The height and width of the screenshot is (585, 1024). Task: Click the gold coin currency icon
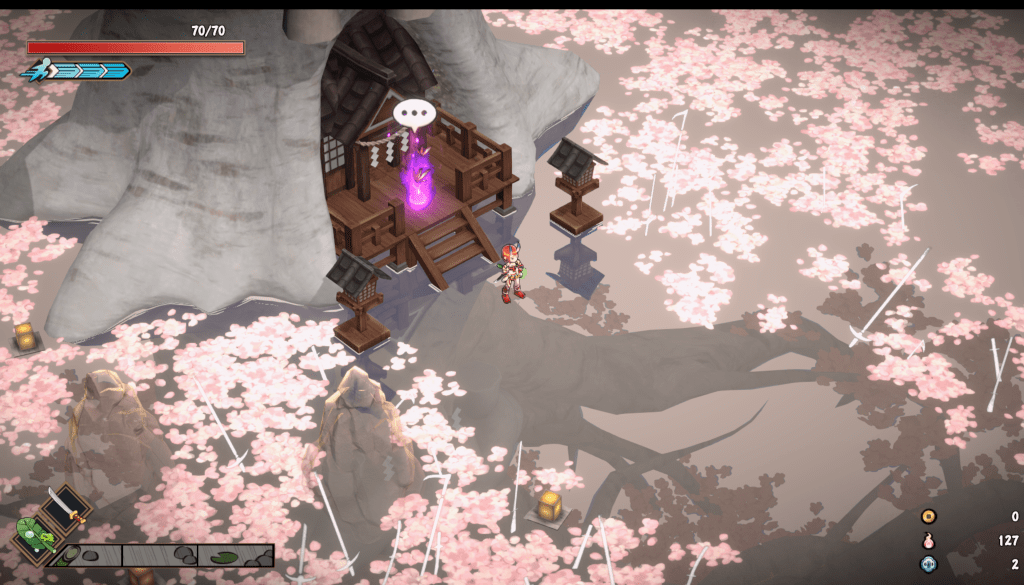(x=929, y=517)
